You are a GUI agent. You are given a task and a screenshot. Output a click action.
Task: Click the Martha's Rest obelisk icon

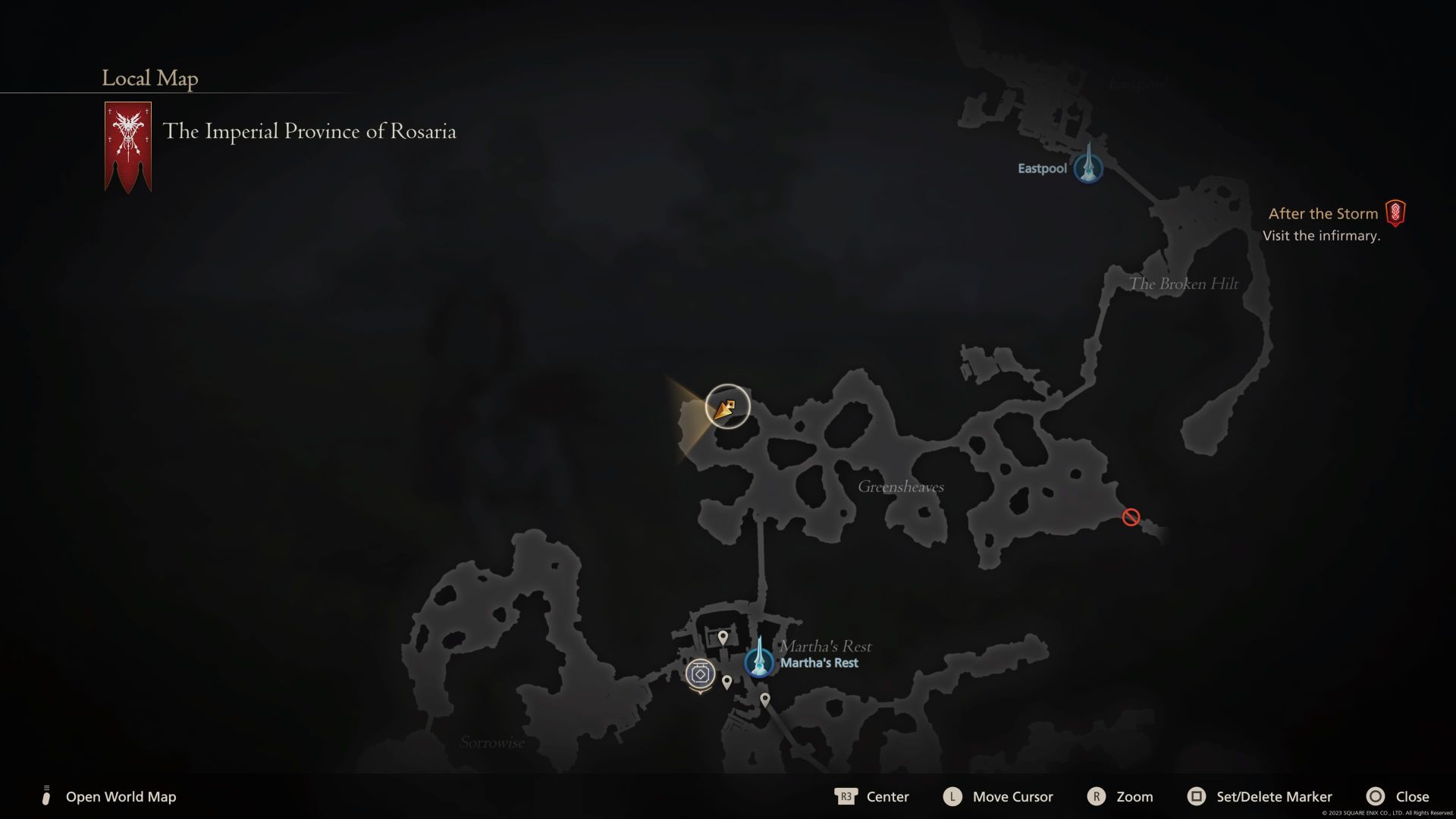tap(760, 661)
